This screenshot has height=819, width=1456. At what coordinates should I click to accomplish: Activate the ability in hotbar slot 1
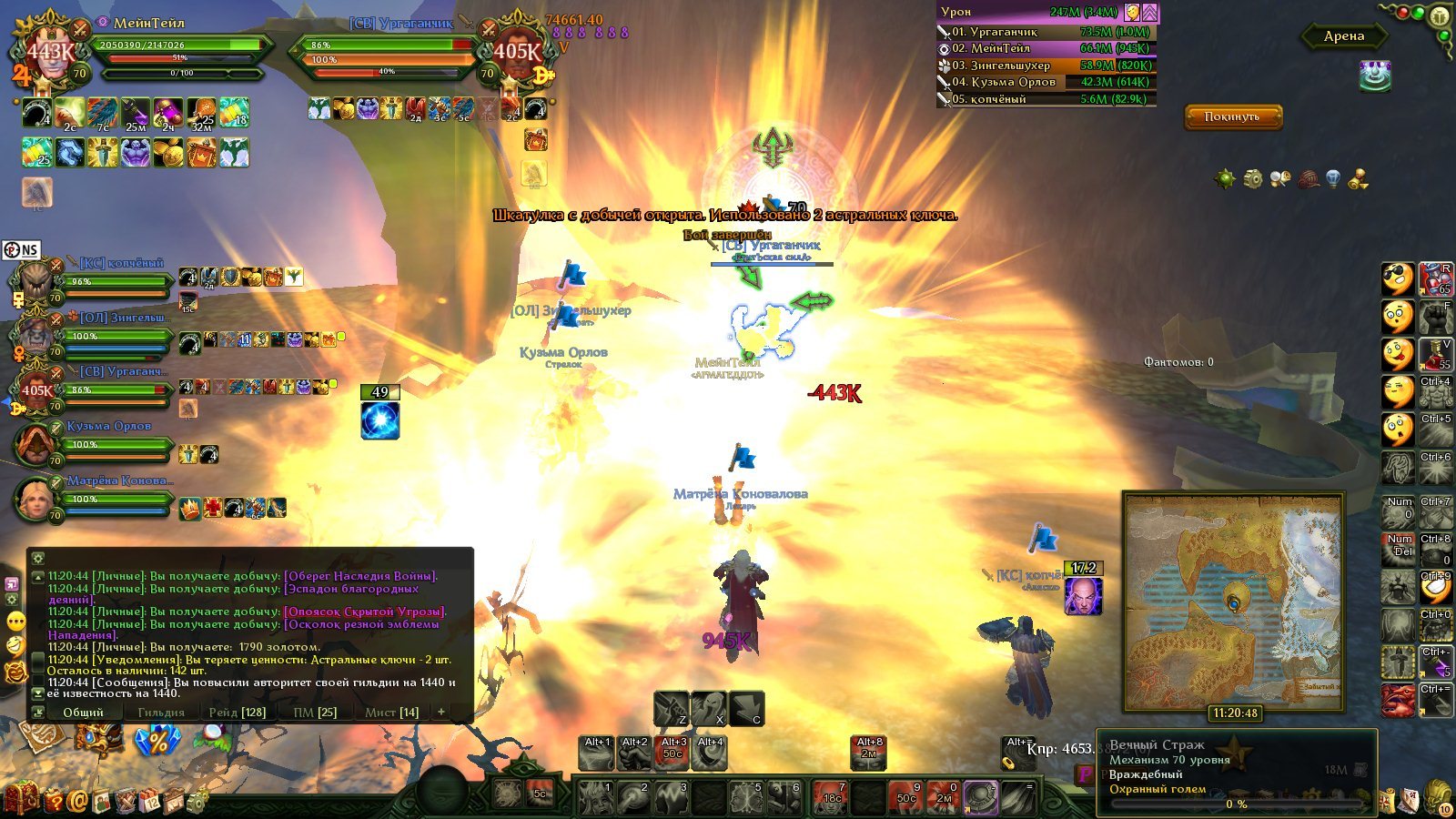pos(595,798)
